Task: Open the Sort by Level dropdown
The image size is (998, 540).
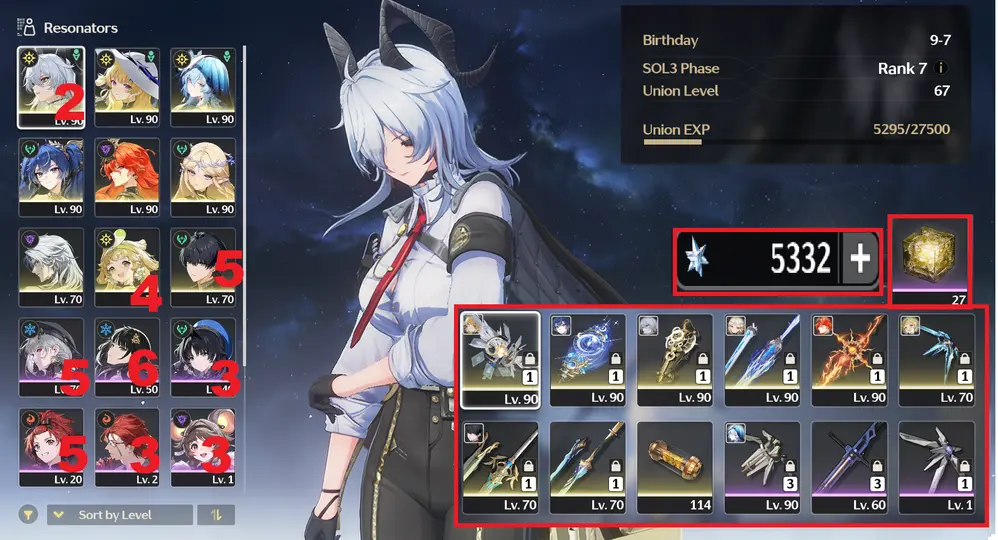Action: pyautogui.click(x=120, y=515)
